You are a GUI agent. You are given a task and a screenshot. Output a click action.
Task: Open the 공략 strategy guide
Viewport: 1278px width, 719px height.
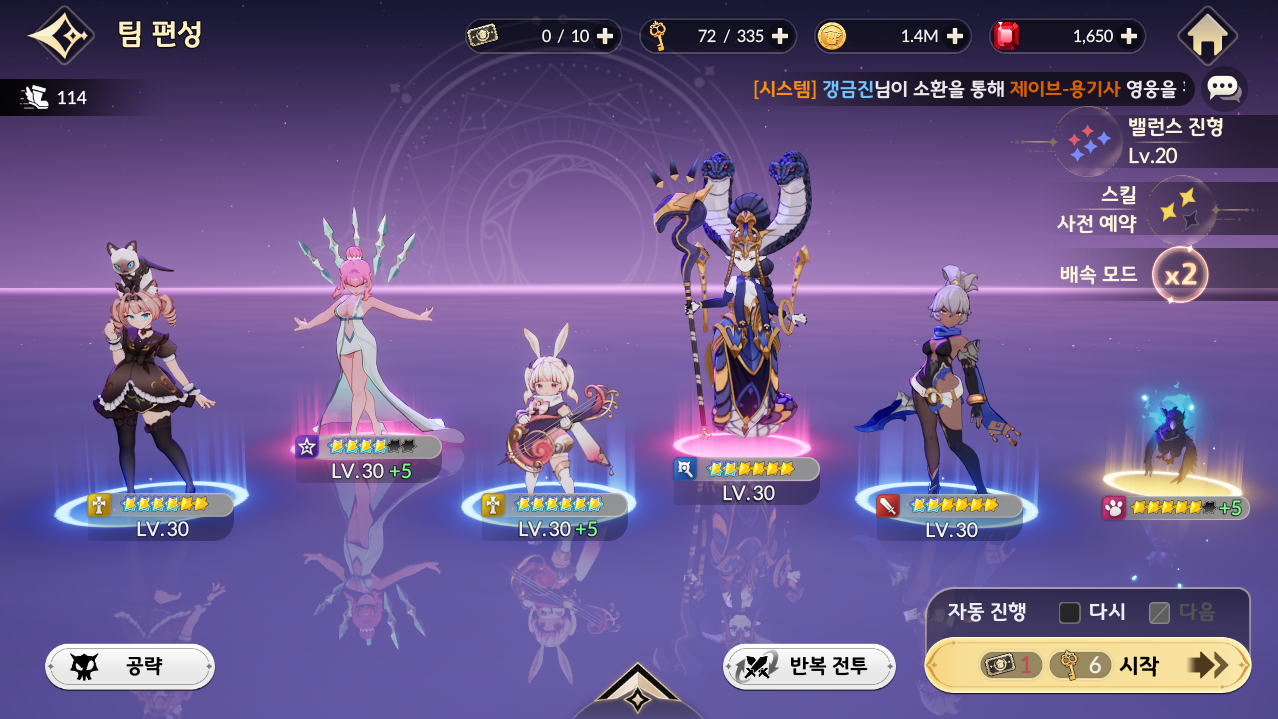click(x=130, y=666)
